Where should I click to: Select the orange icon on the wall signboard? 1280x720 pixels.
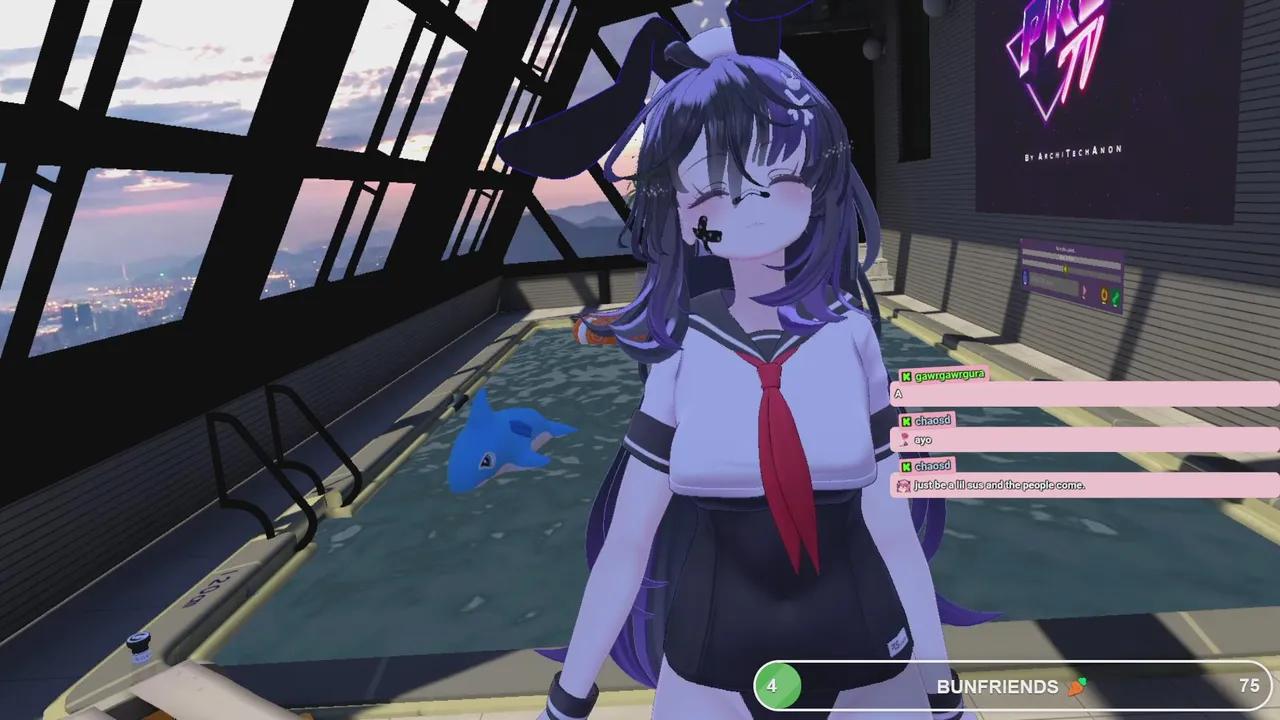(x=1104, y=294)
